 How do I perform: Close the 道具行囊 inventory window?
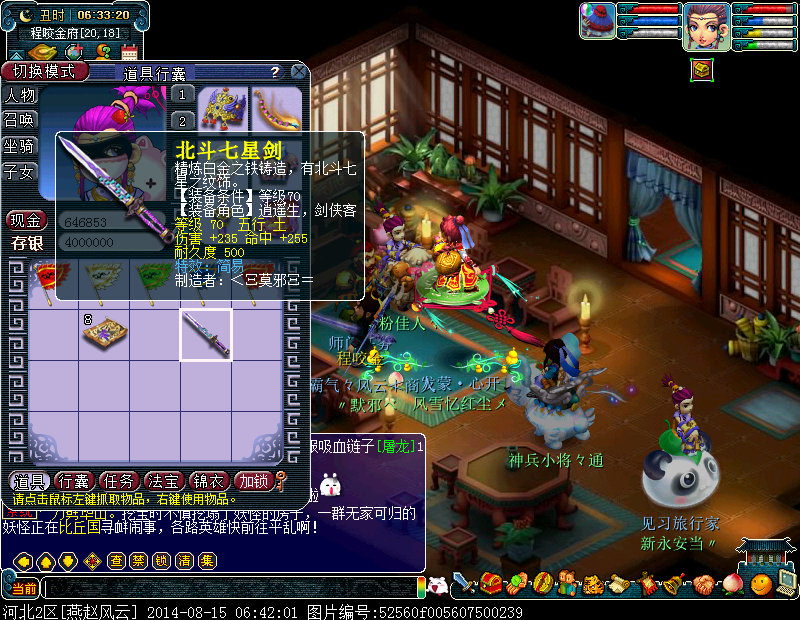[x=298, y=72]
